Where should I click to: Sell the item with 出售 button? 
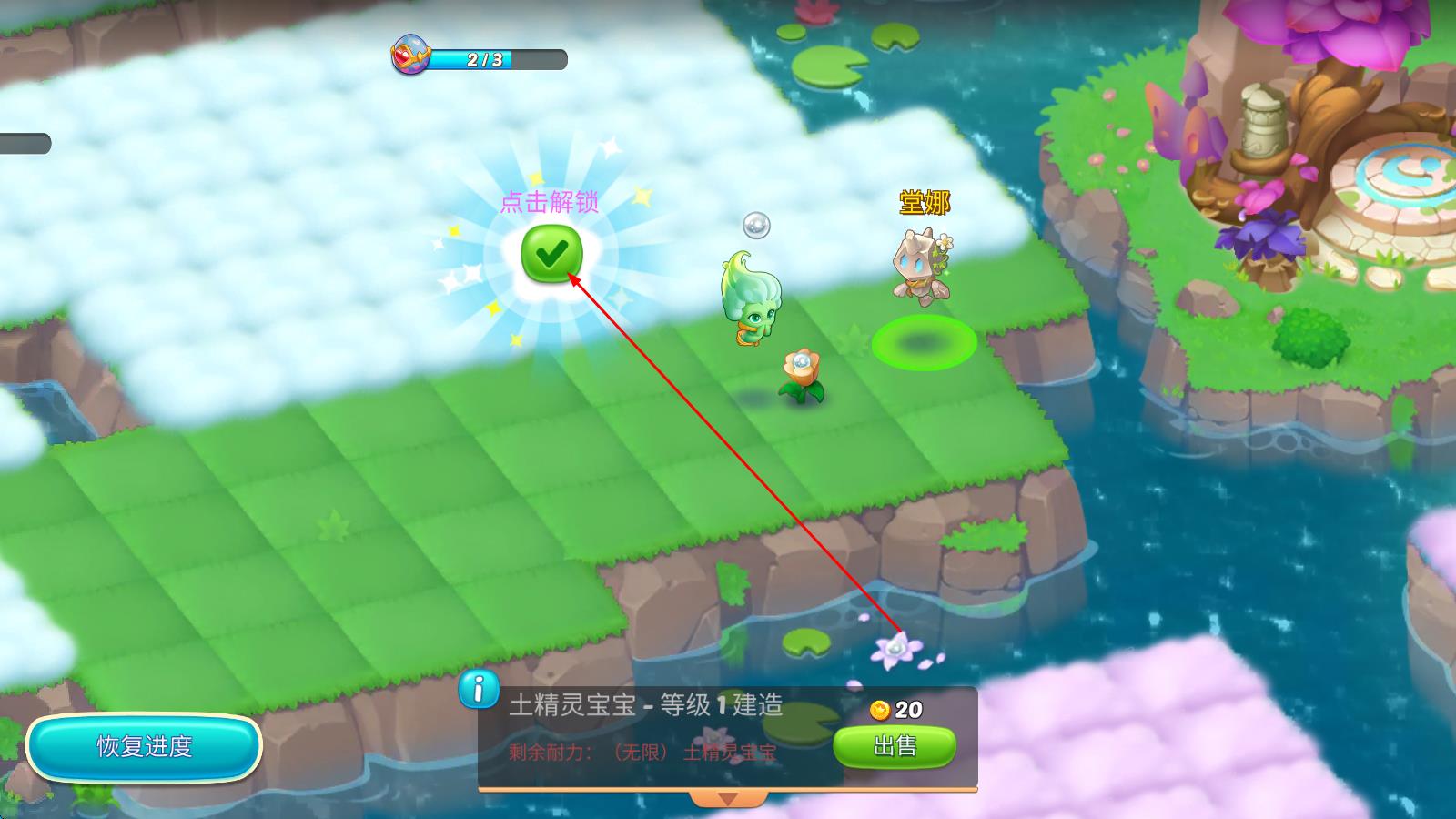click(895, 746)
